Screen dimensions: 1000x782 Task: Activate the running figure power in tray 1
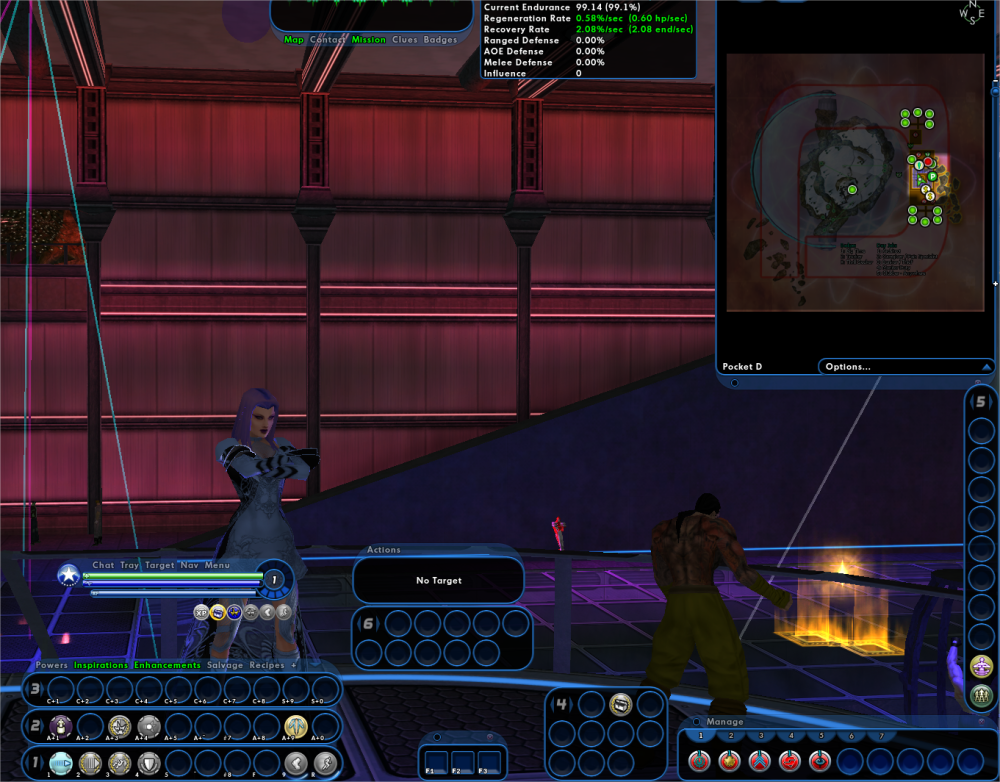click(x=324, y=763)
